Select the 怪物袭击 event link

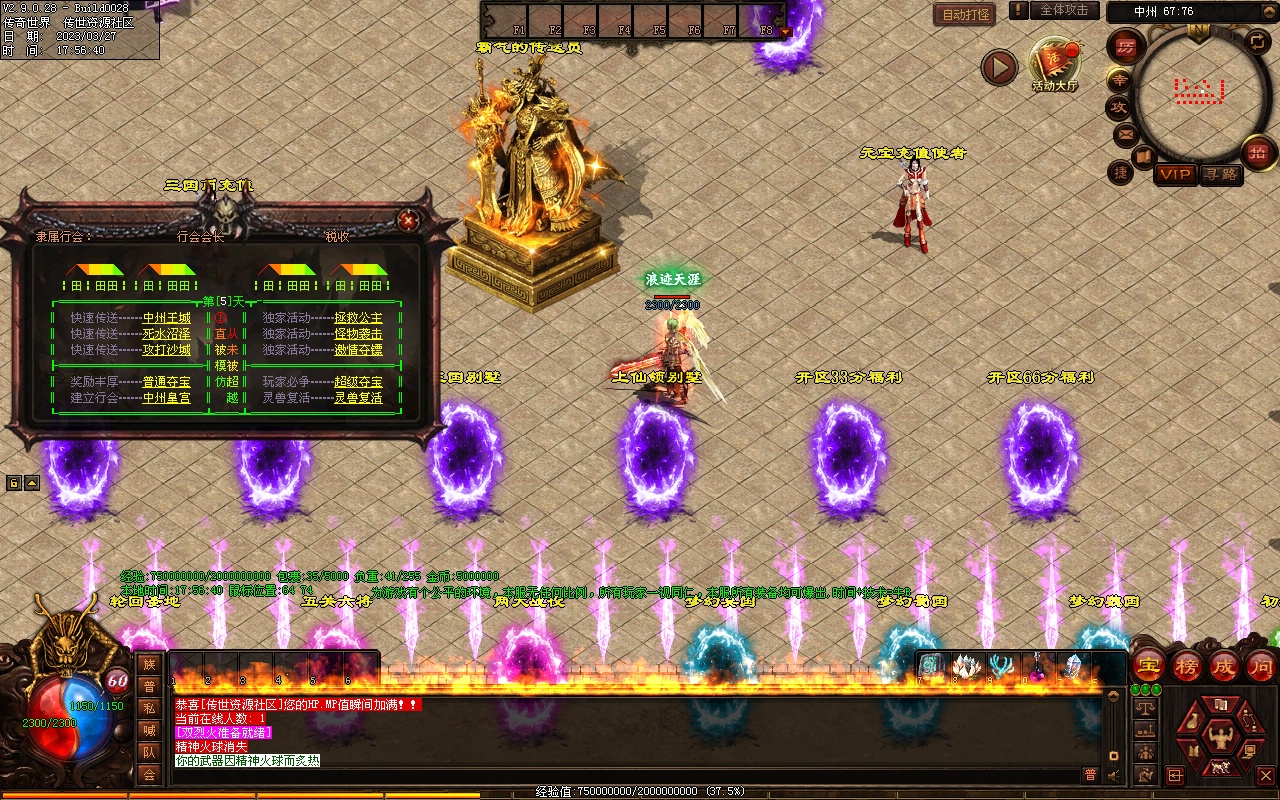358,334
